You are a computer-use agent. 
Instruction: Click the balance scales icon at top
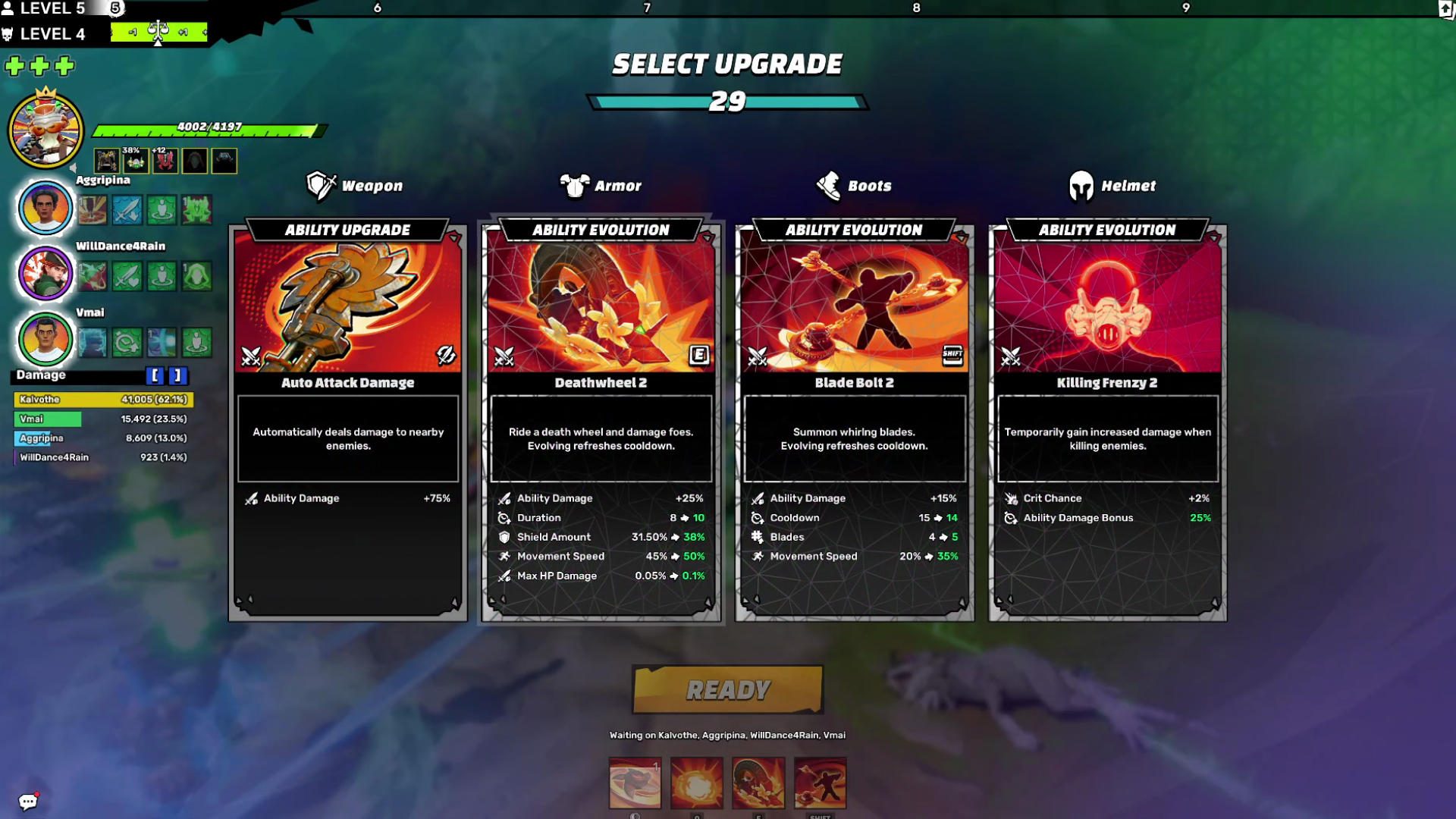pos(158,32)
